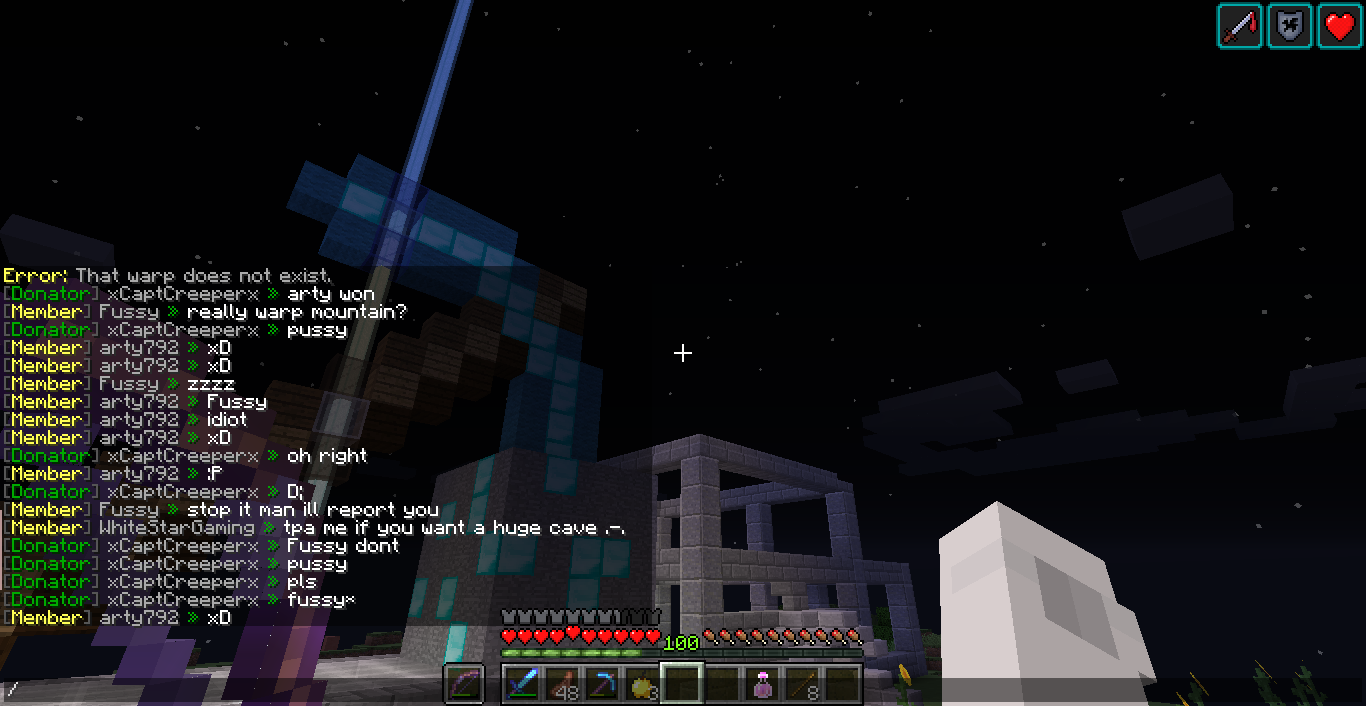This screenshot has width=1366, height=706.
Task: Click Fussy's 'really warp mountain?' message
Action: coord(205,312)
